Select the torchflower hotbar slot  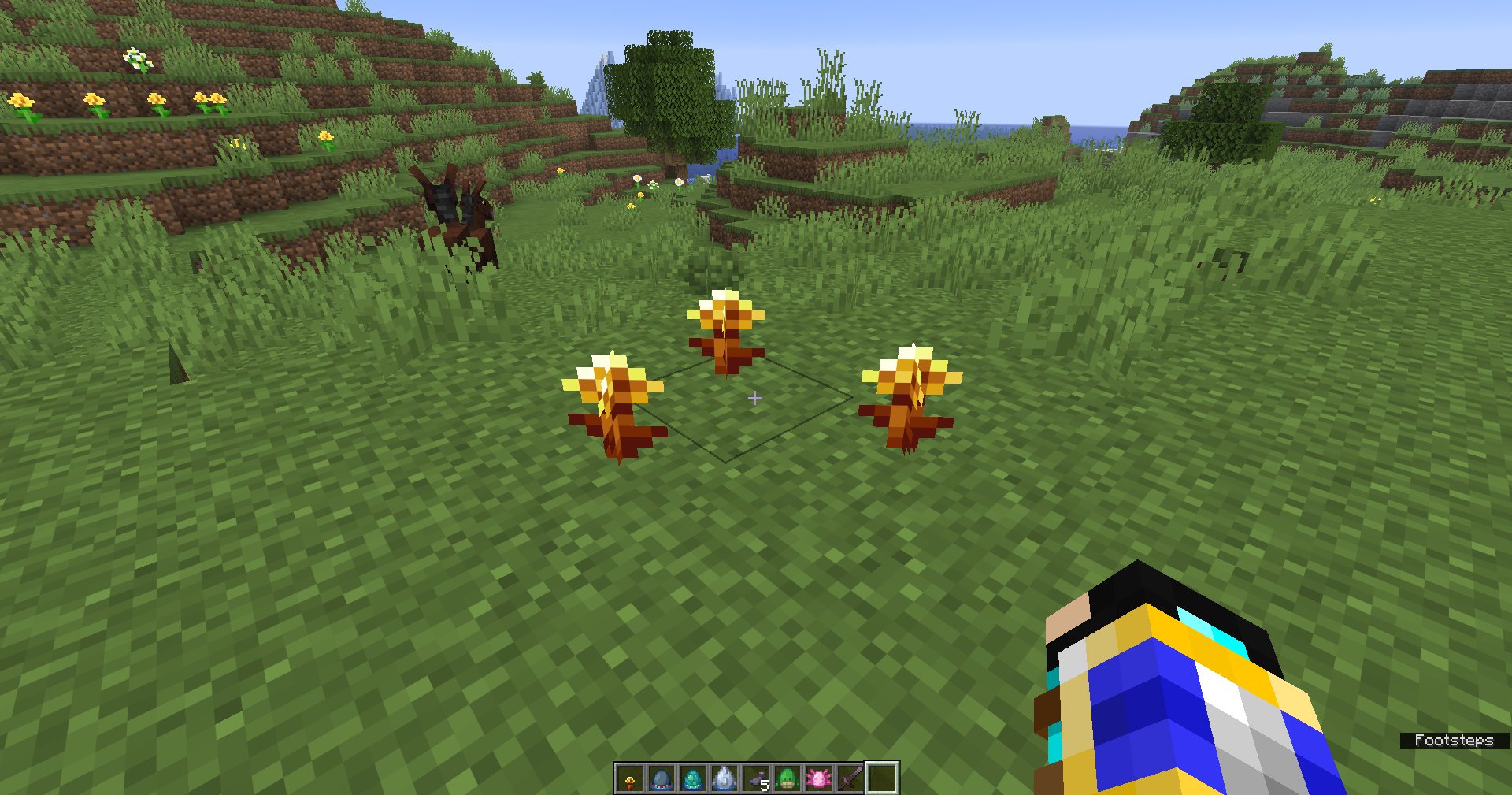click(630, 778)
